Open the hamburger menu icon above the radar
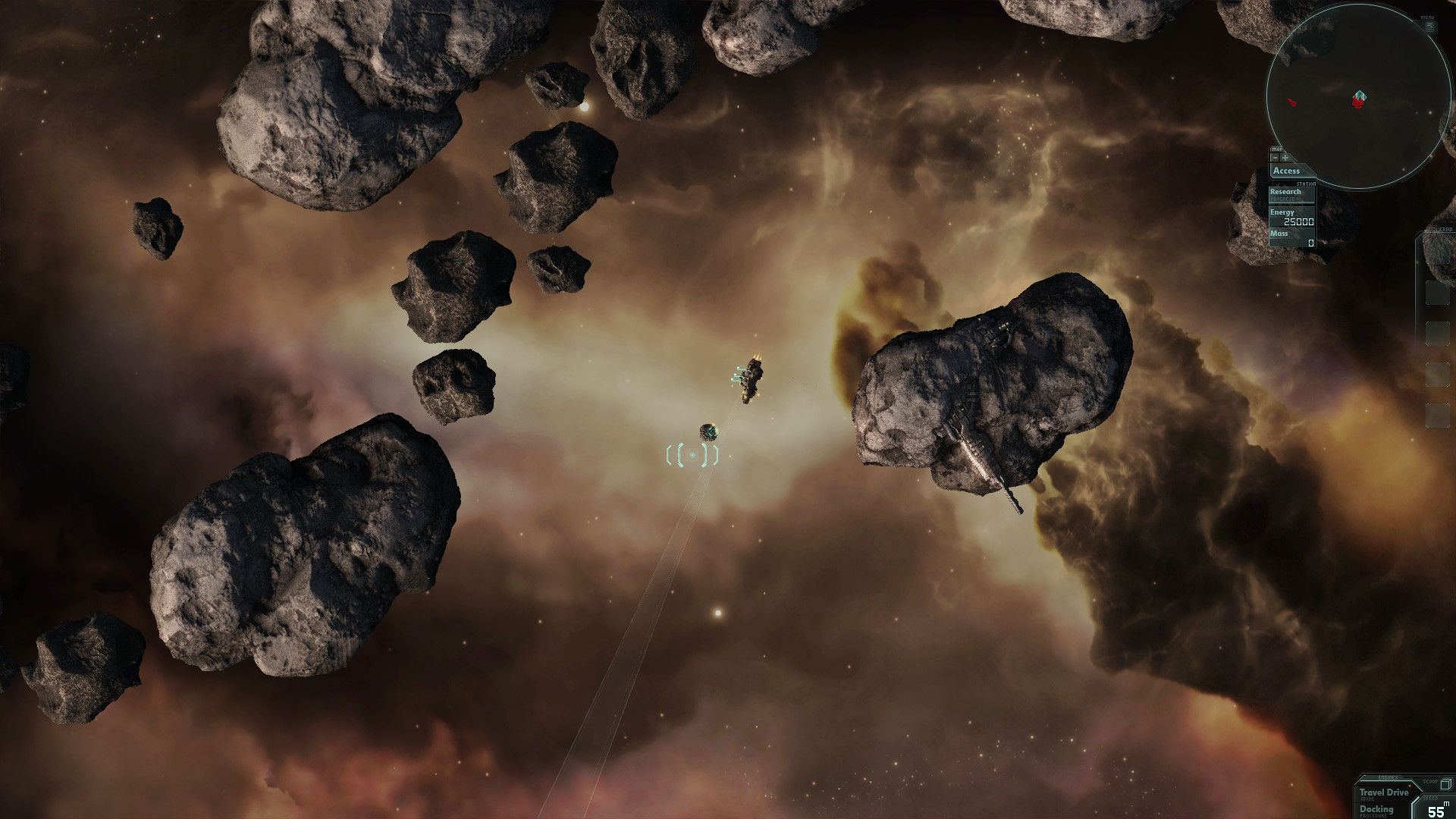 coord(1429,27)
